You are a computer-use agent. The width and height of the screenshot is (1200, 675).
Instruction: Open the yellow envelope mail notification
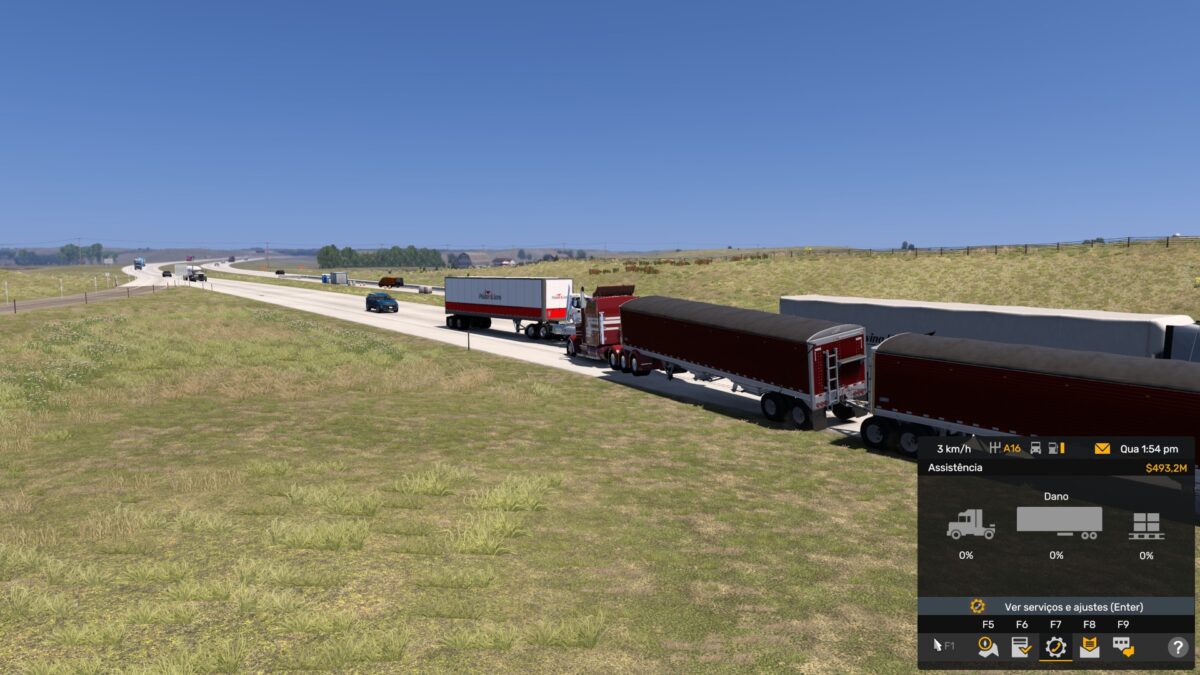(1102, 449)
